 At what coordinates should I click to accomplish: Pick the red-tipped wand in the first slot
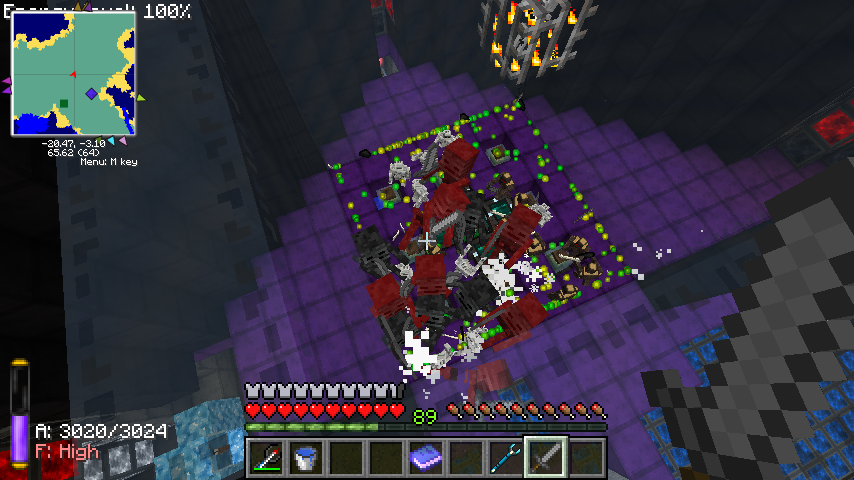[x=266, y=458]
